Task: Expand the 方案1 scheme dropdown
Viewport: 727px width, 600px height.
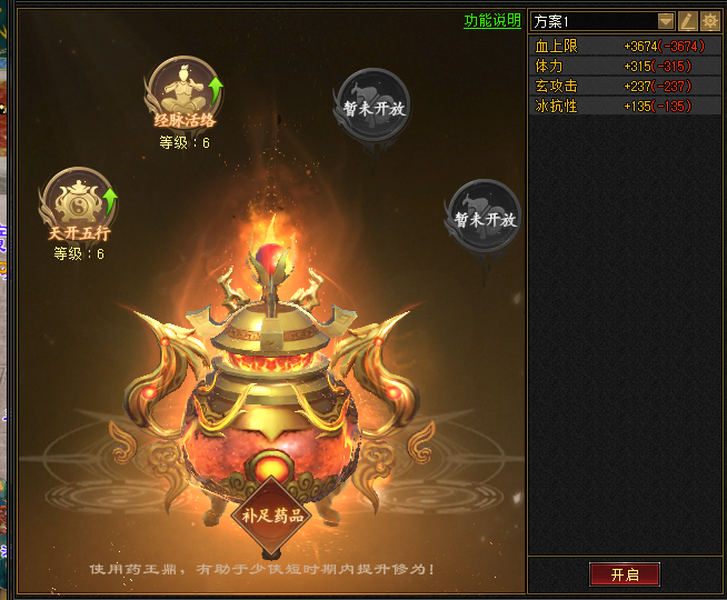Action: click(x=666, y=21)
